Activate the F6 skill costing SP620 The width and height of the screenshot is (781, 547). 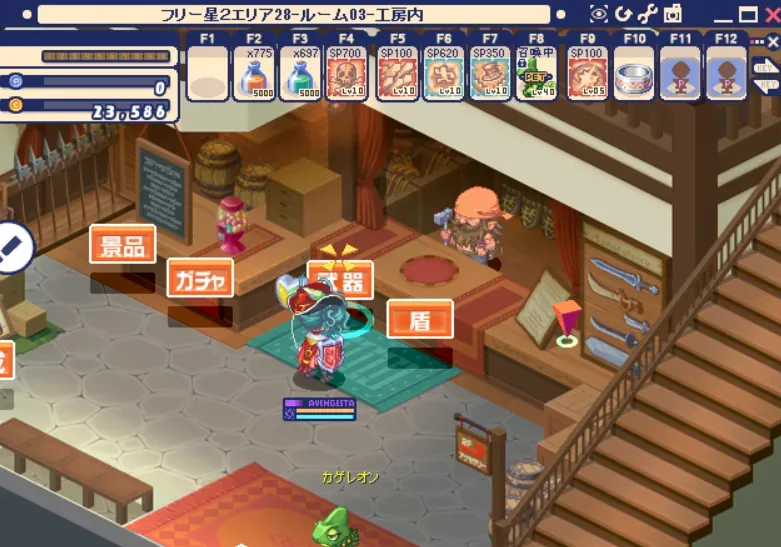(443, 73)
